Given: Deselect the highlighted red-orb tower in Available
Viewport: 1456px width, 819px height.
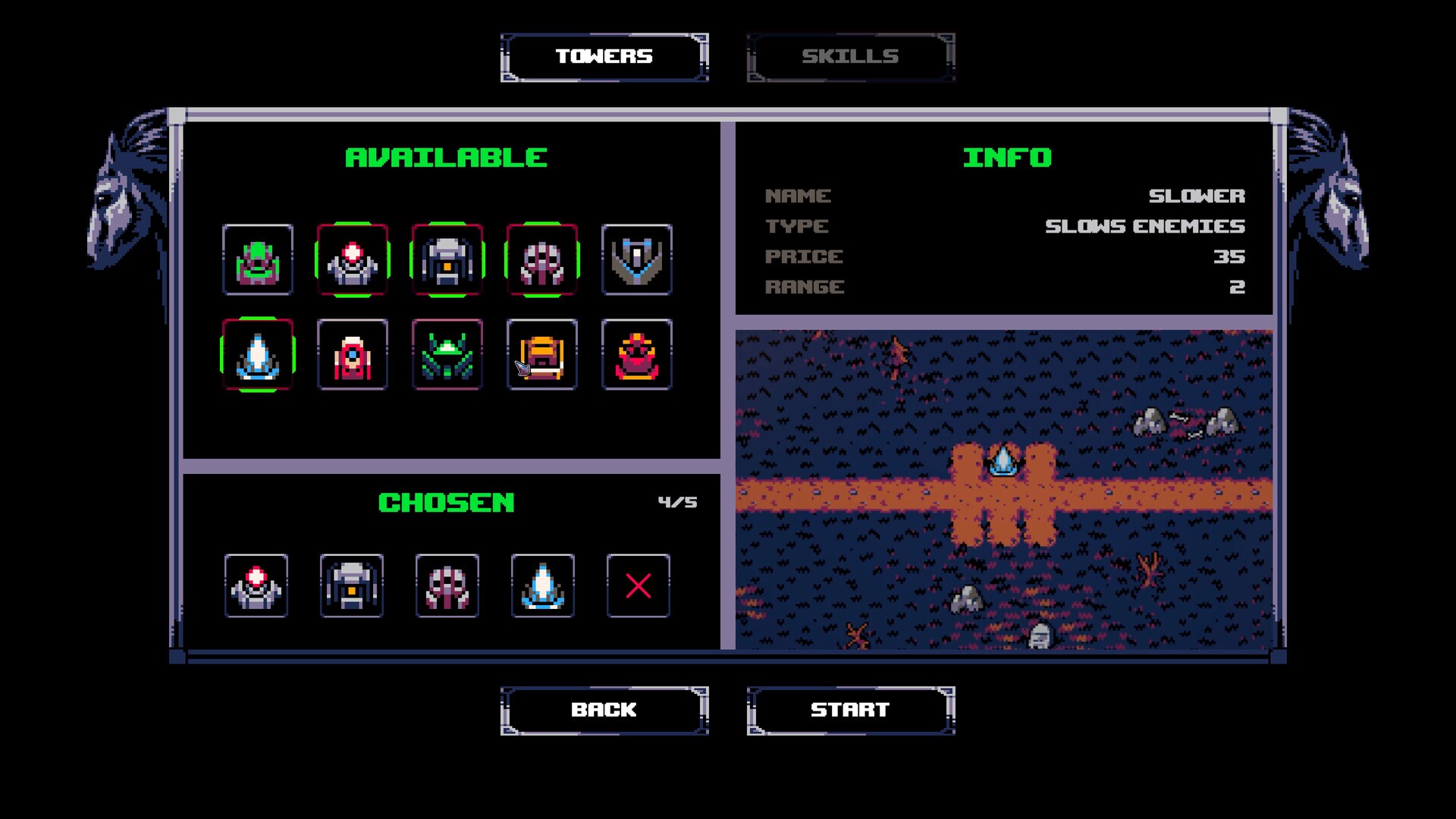Looking at the screenshot, I should click(x=353, y=260).
